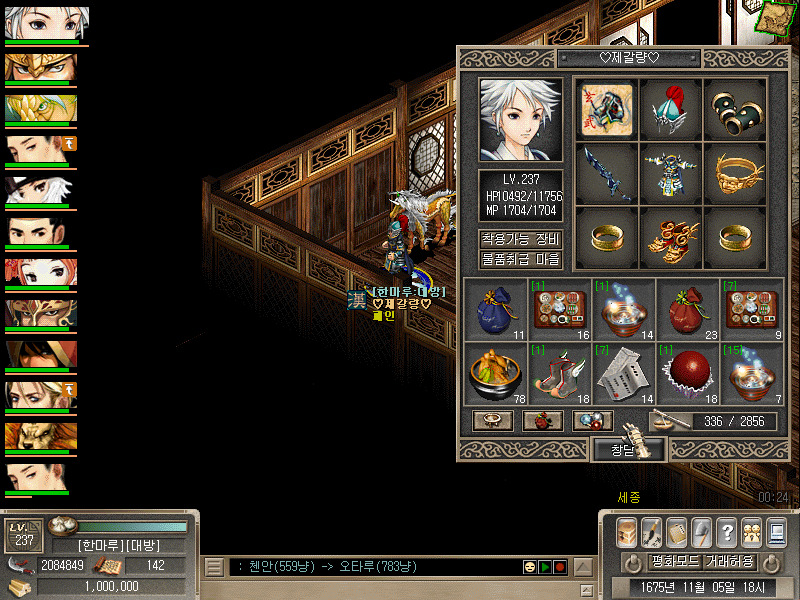Select the equipped blue armor slot
800x600 pixels.
pos(672,173)
